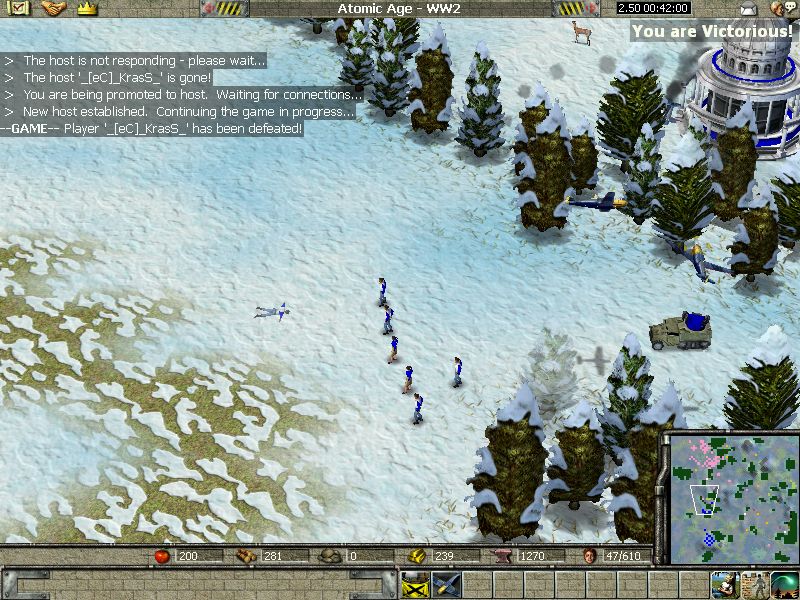This screenshot has width=800, height=600.
Task: Click the citizen worker icon beside the minimap
Action: click(724, 585)
